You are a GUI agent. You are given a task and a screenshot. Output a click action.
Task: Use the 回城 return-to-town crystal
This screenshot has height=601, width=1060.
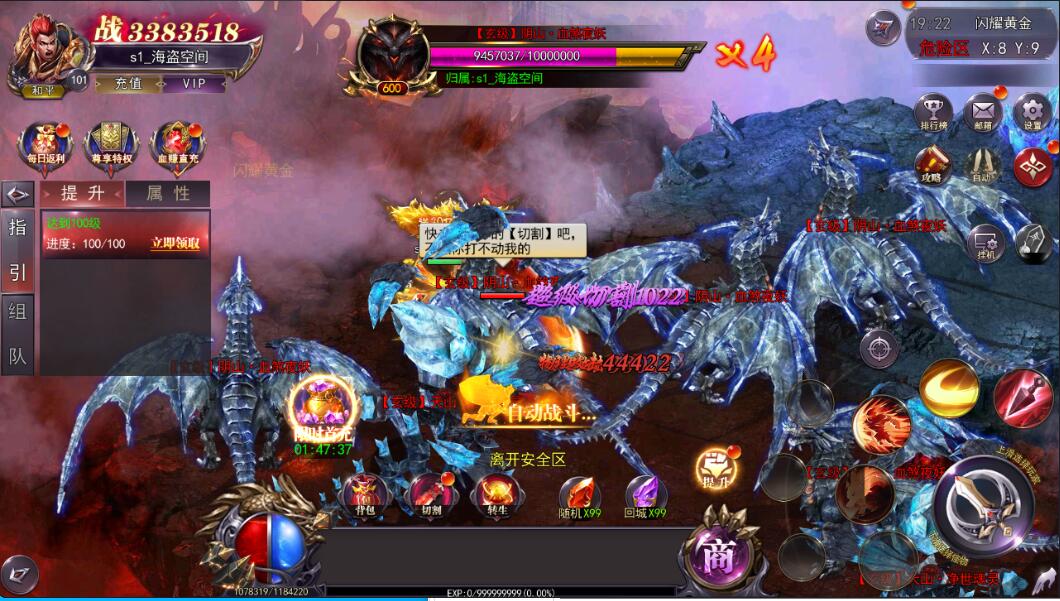tap(645, 497)
